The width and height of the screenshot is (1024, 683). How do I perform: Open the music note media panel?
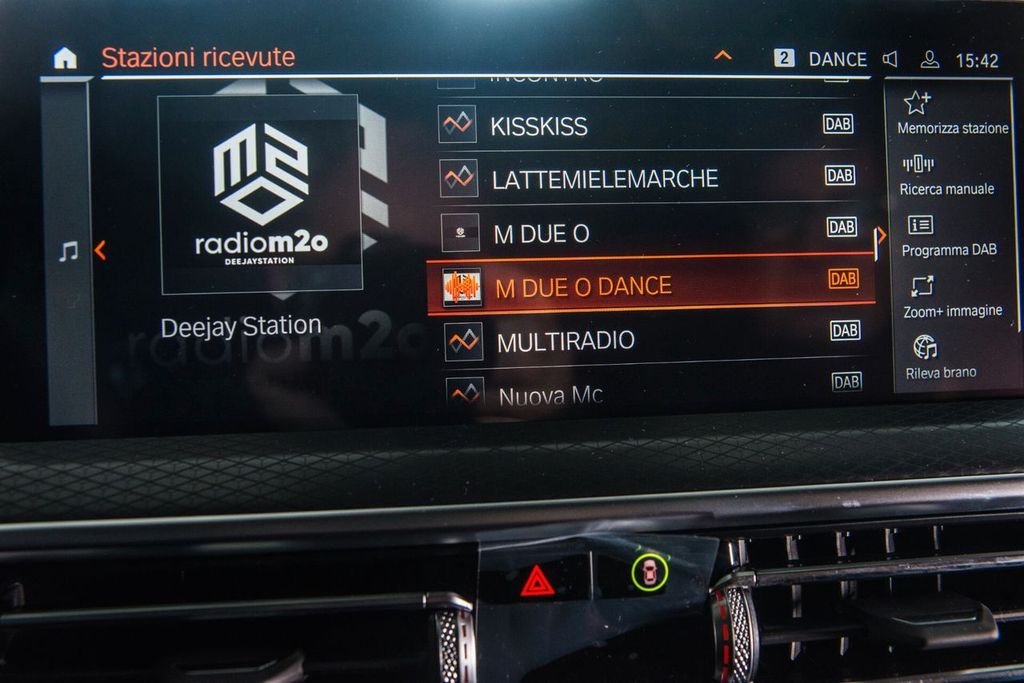(x=68, y=251)
